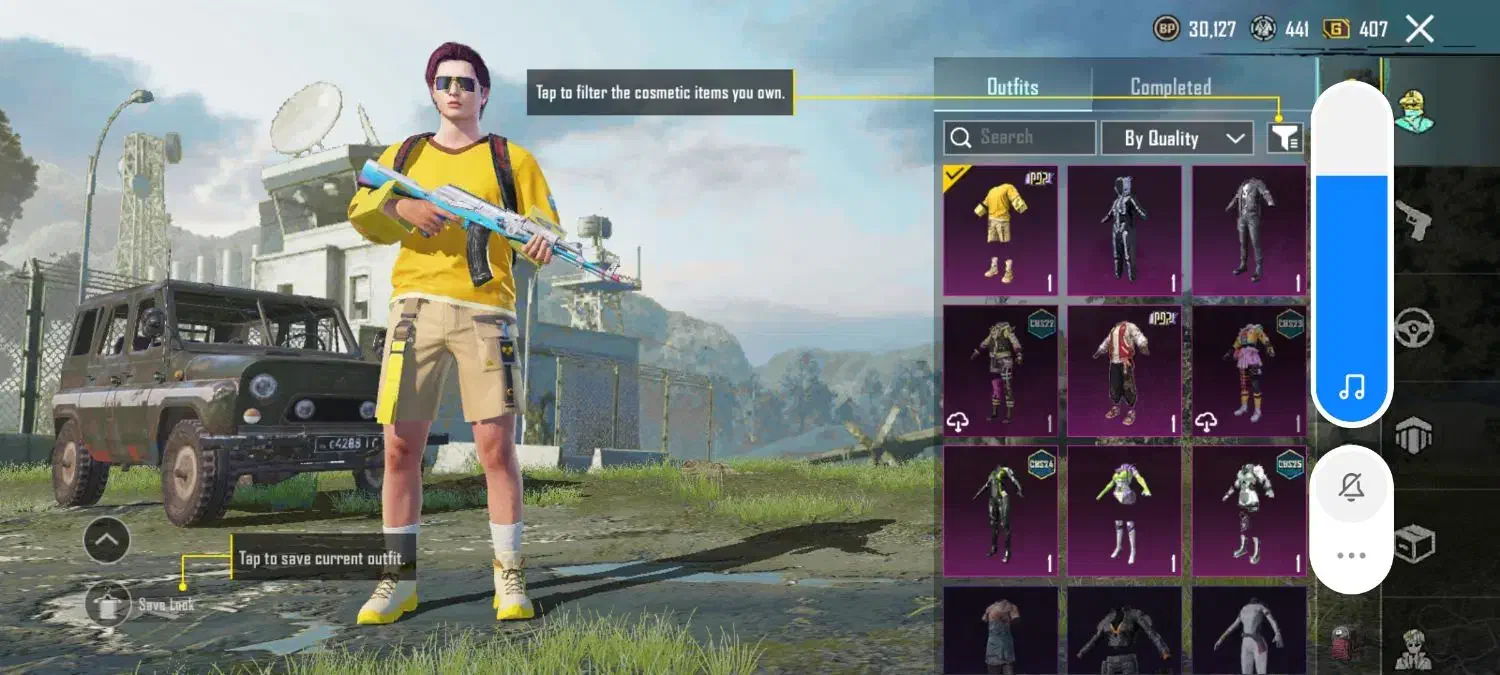
Task: Close the wardrobe with the X button
Action: click(x=1419, y=29)
